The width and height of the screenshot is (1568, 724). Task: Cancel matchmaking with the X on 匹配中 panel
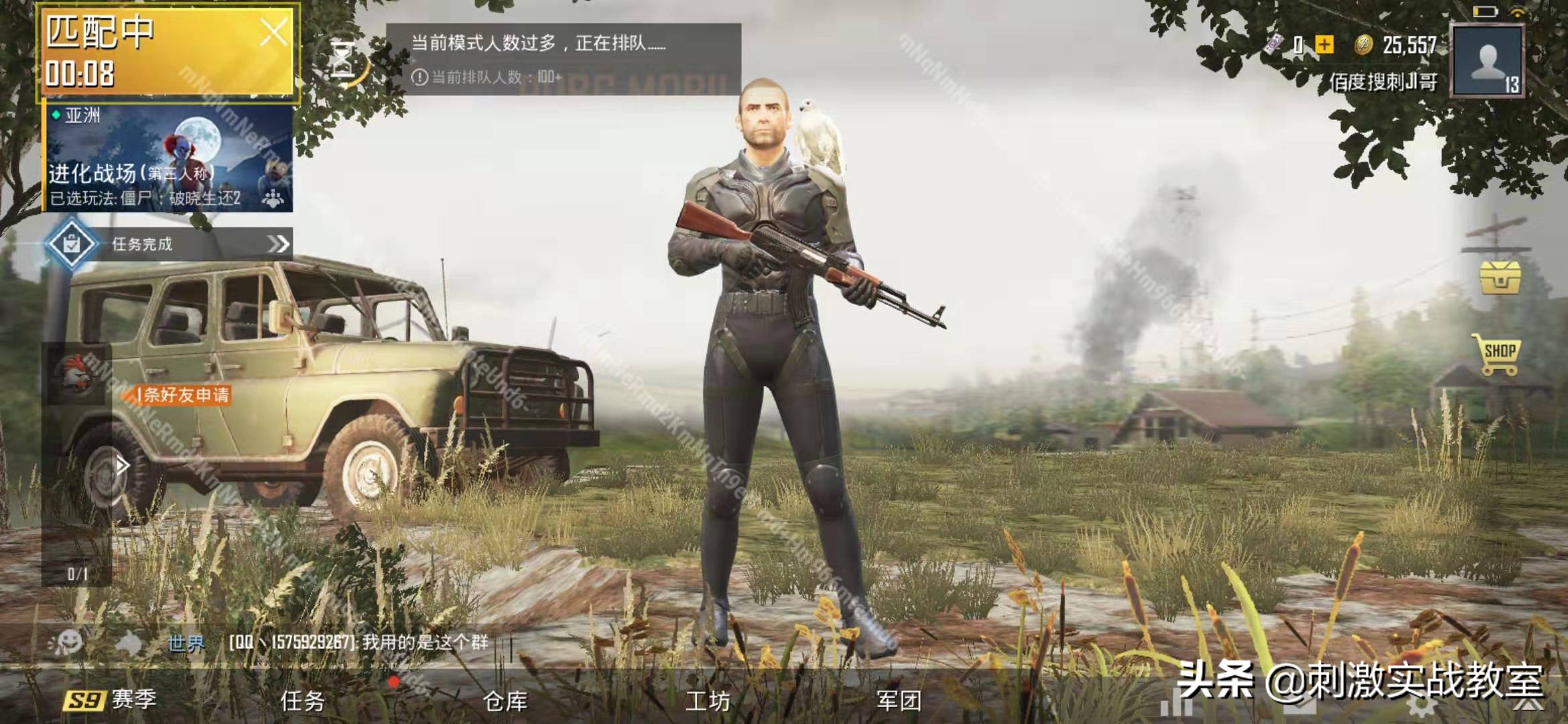pos(276,30)
